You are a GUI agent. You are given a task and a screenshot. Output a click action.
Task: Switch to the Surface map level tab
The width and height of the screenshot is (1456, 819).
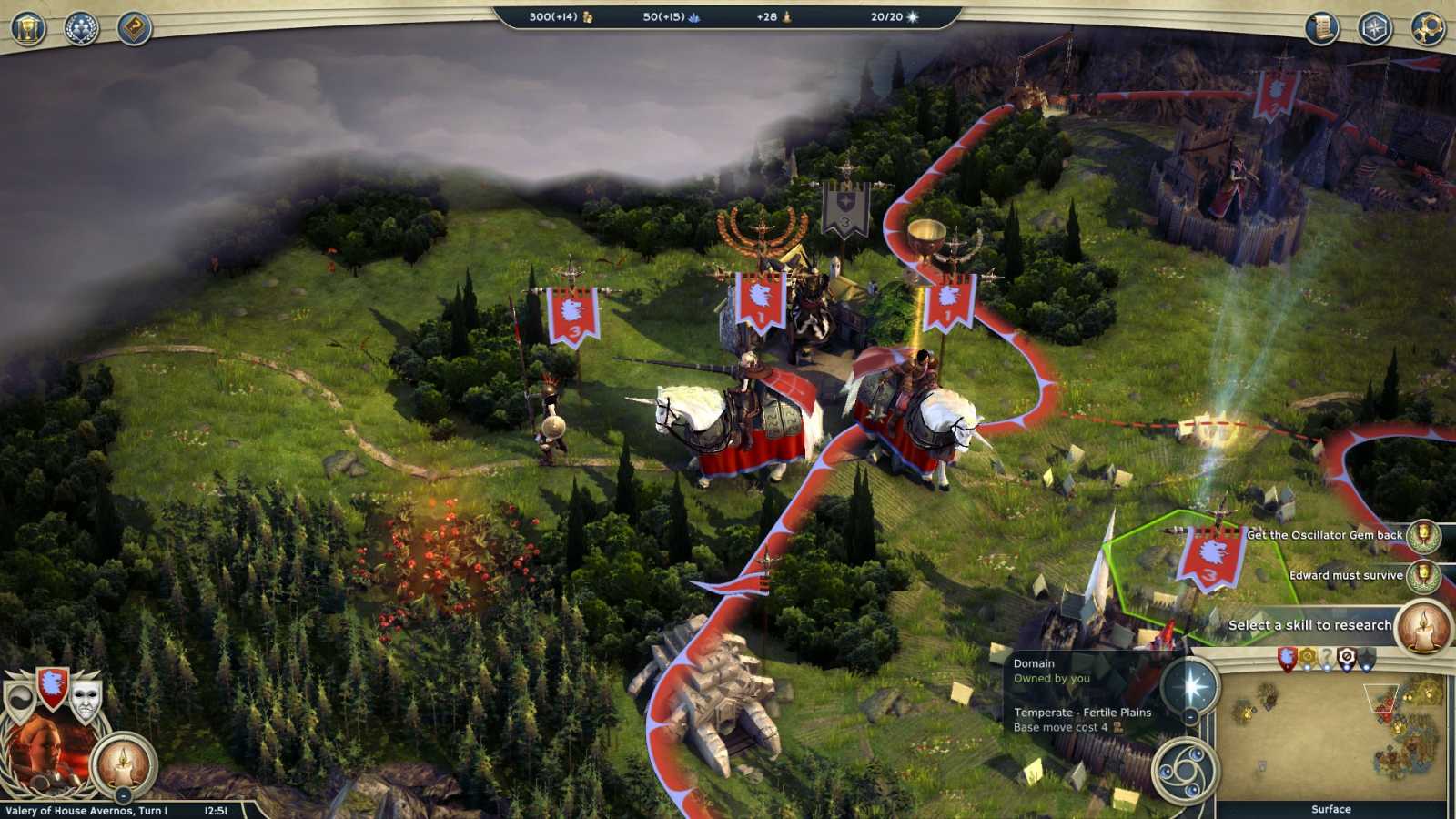tap(1332, 807)
